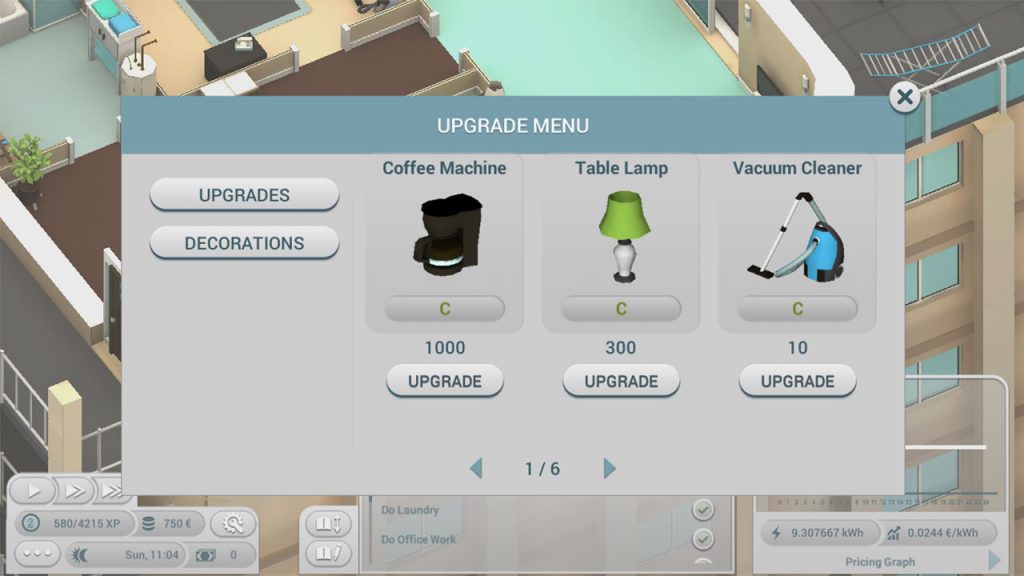Upgrade the Coffee Machine for 1000
The image size is (1024, 576).
445,381
